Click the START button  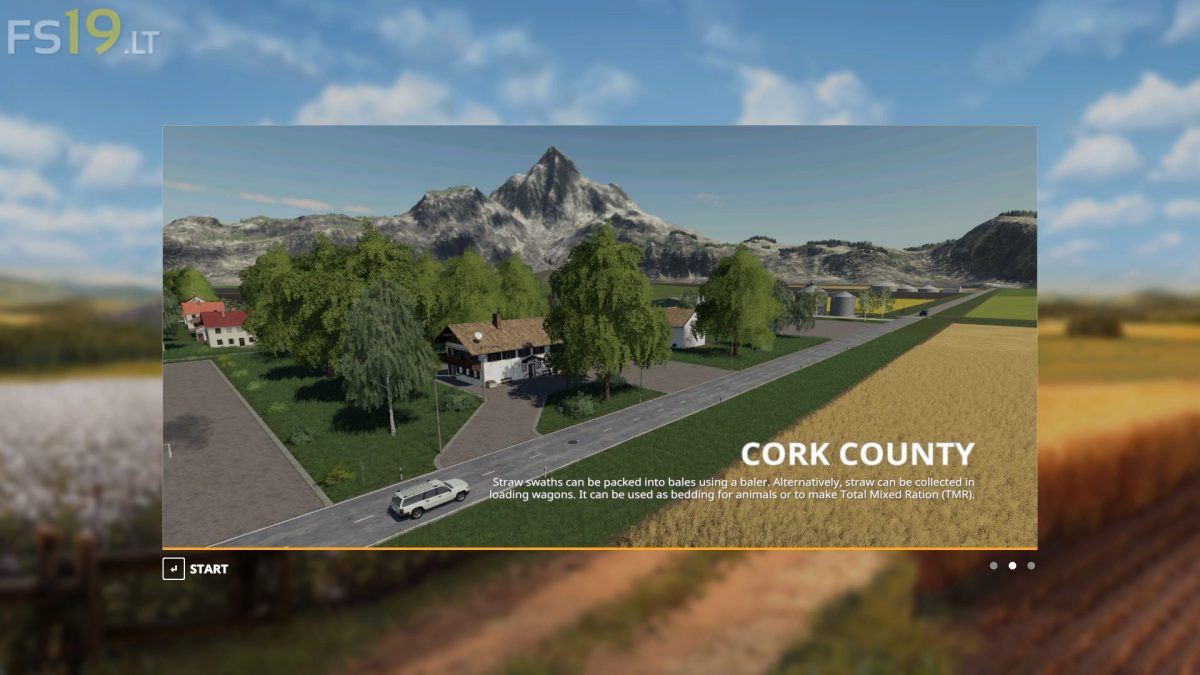coord(196,569)
